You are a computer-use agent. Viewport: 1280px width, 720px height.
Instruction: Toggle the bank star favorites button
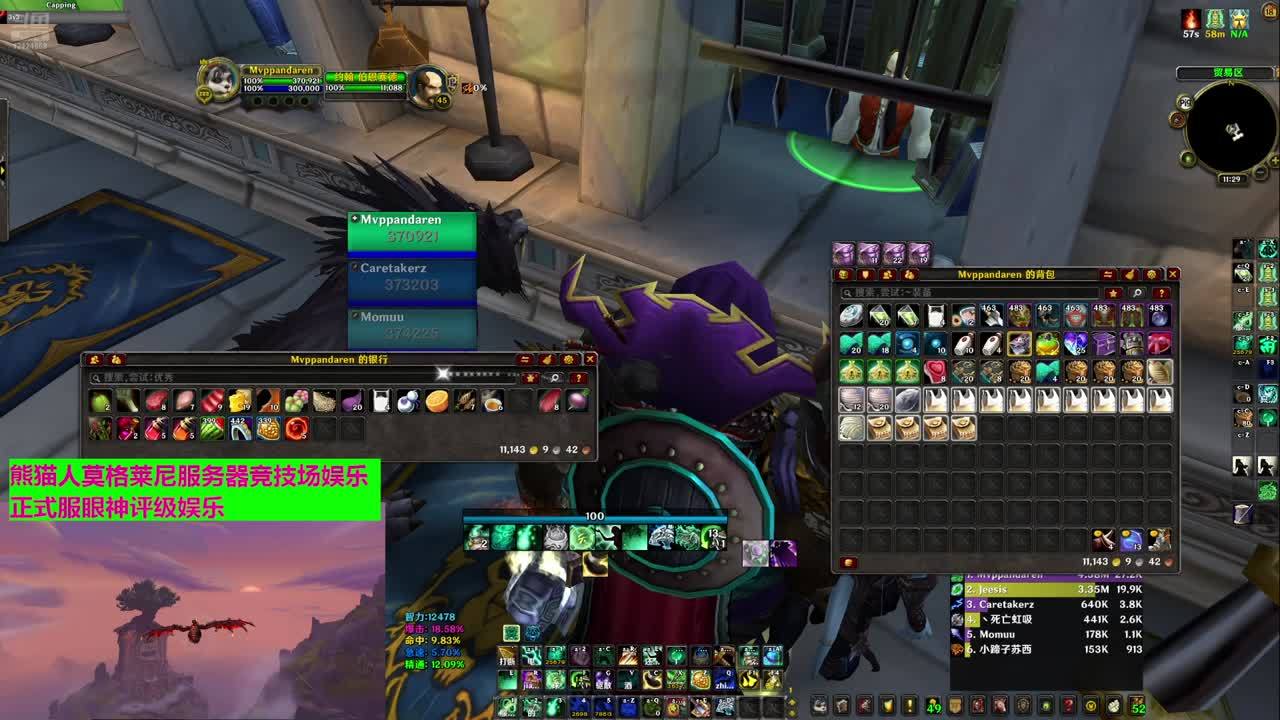[x=530, y=378]
